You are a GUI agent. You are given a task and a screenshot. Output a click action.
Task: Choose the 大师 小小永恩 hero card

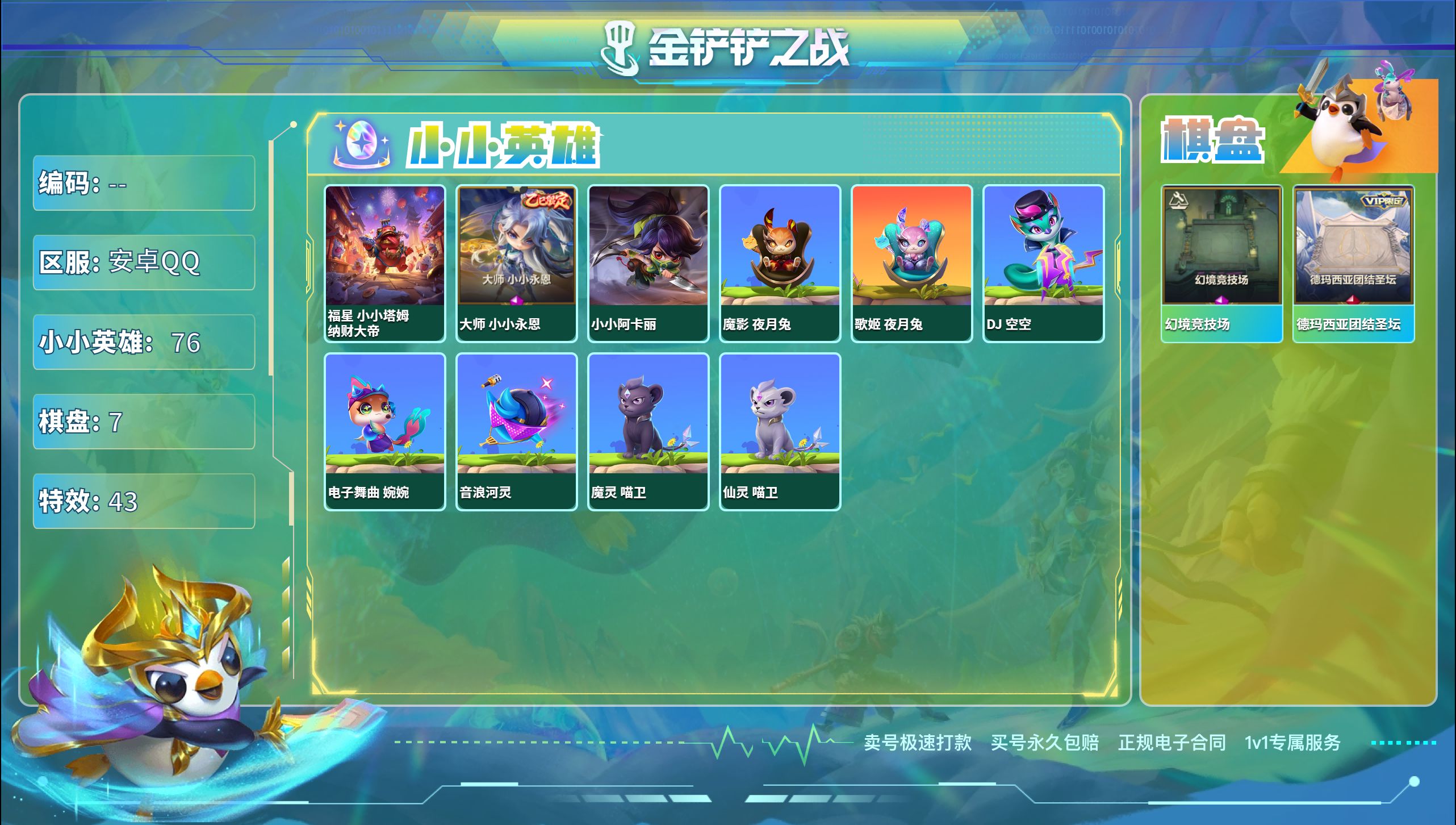[516, 263]
